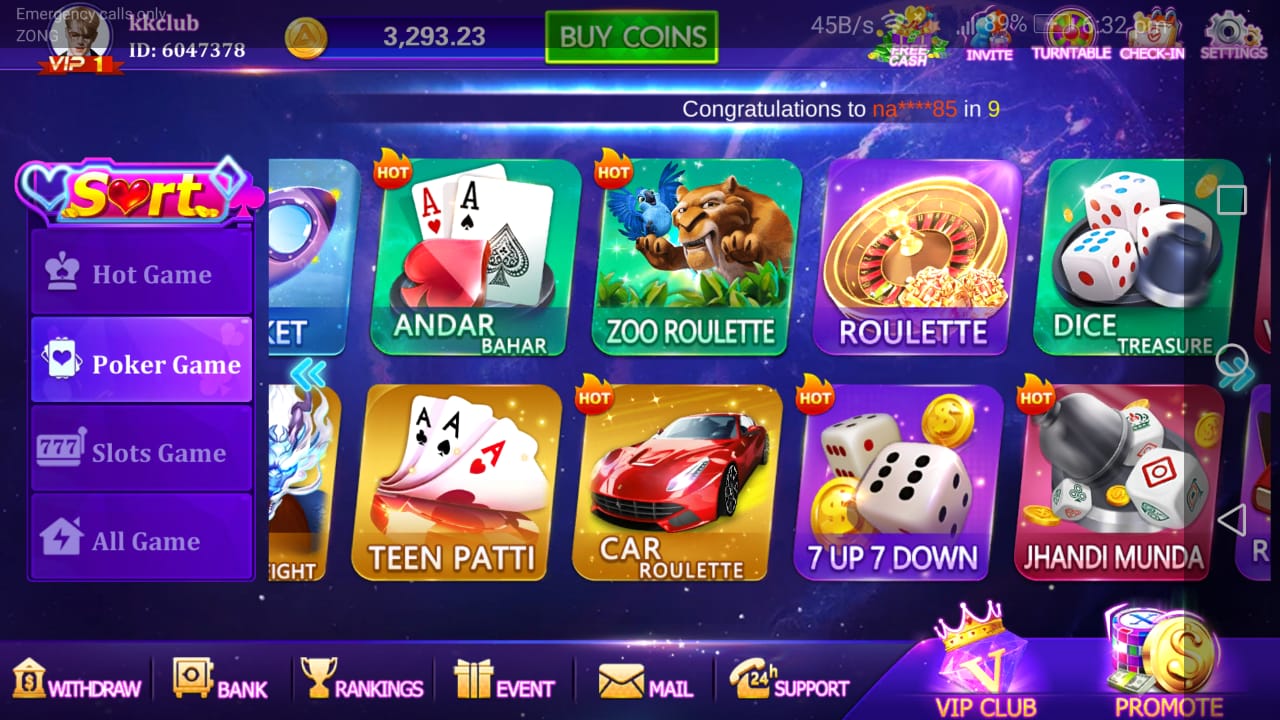Play the Teen Patti card game
The width and height of the screenshot is (1280, 720).
[456, 482]
